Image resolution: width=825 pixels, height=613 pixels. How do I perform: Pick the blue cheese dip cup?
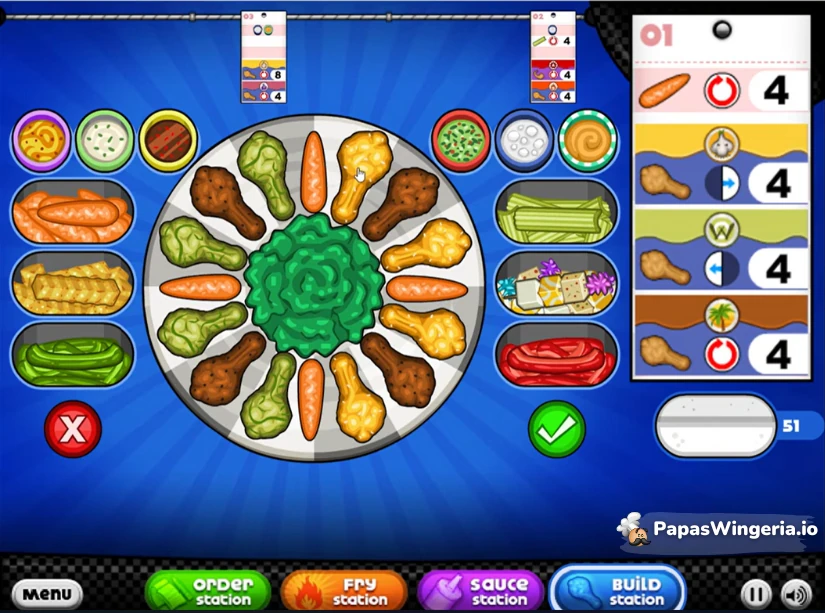pos(523,139)
